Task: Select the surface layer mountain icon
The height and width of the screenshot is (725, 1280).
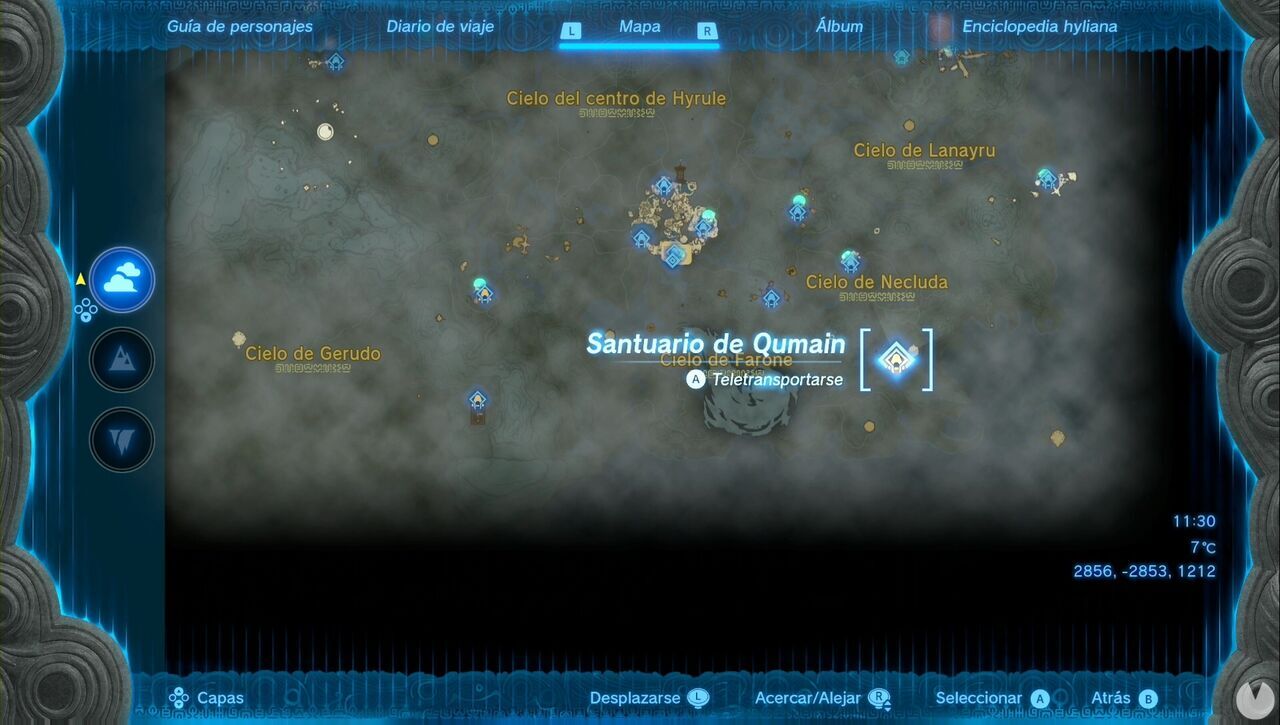Action: [121, 359]
